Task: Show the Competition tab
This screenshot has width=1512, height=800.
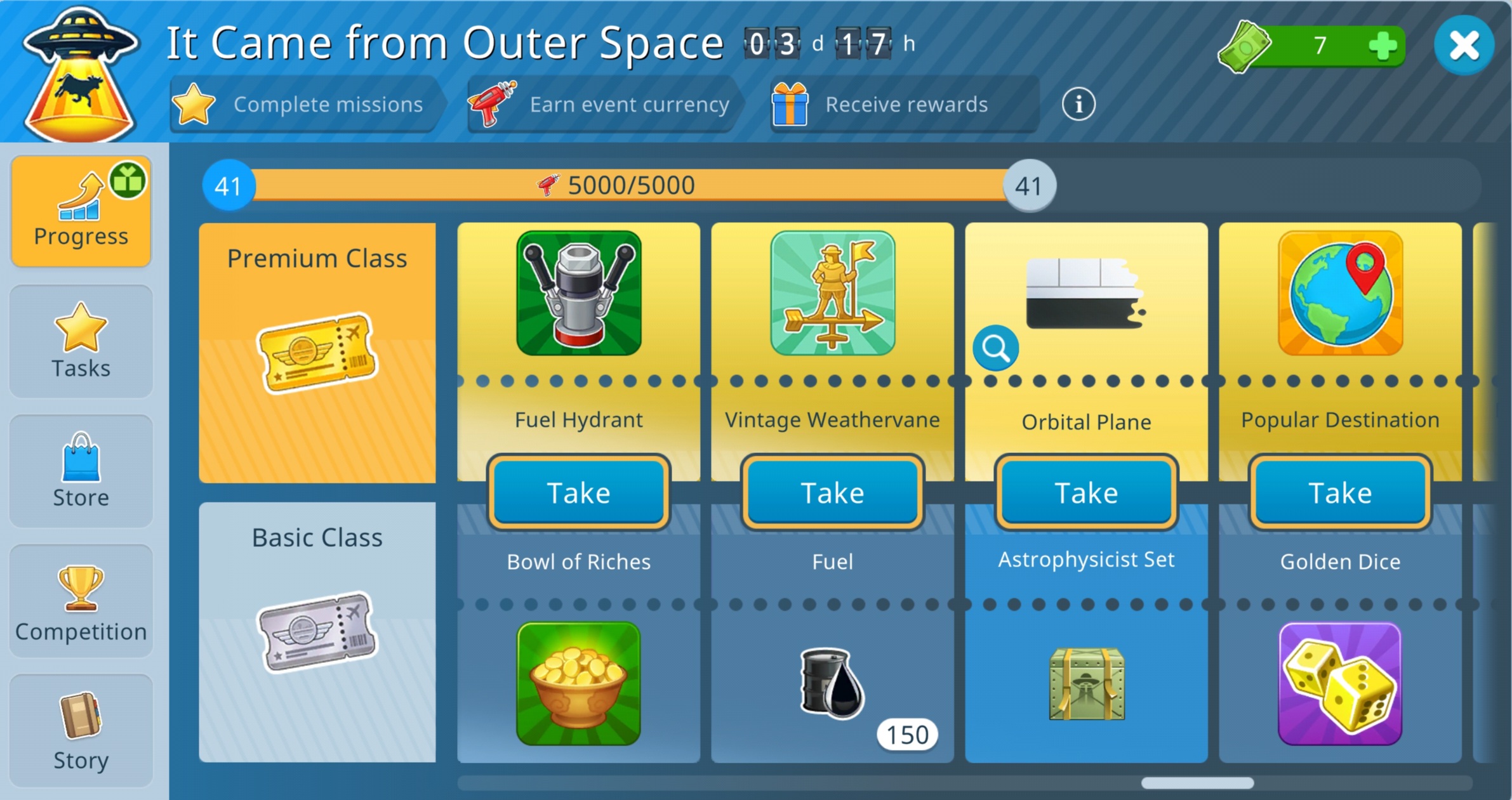Action: (81, 601)
